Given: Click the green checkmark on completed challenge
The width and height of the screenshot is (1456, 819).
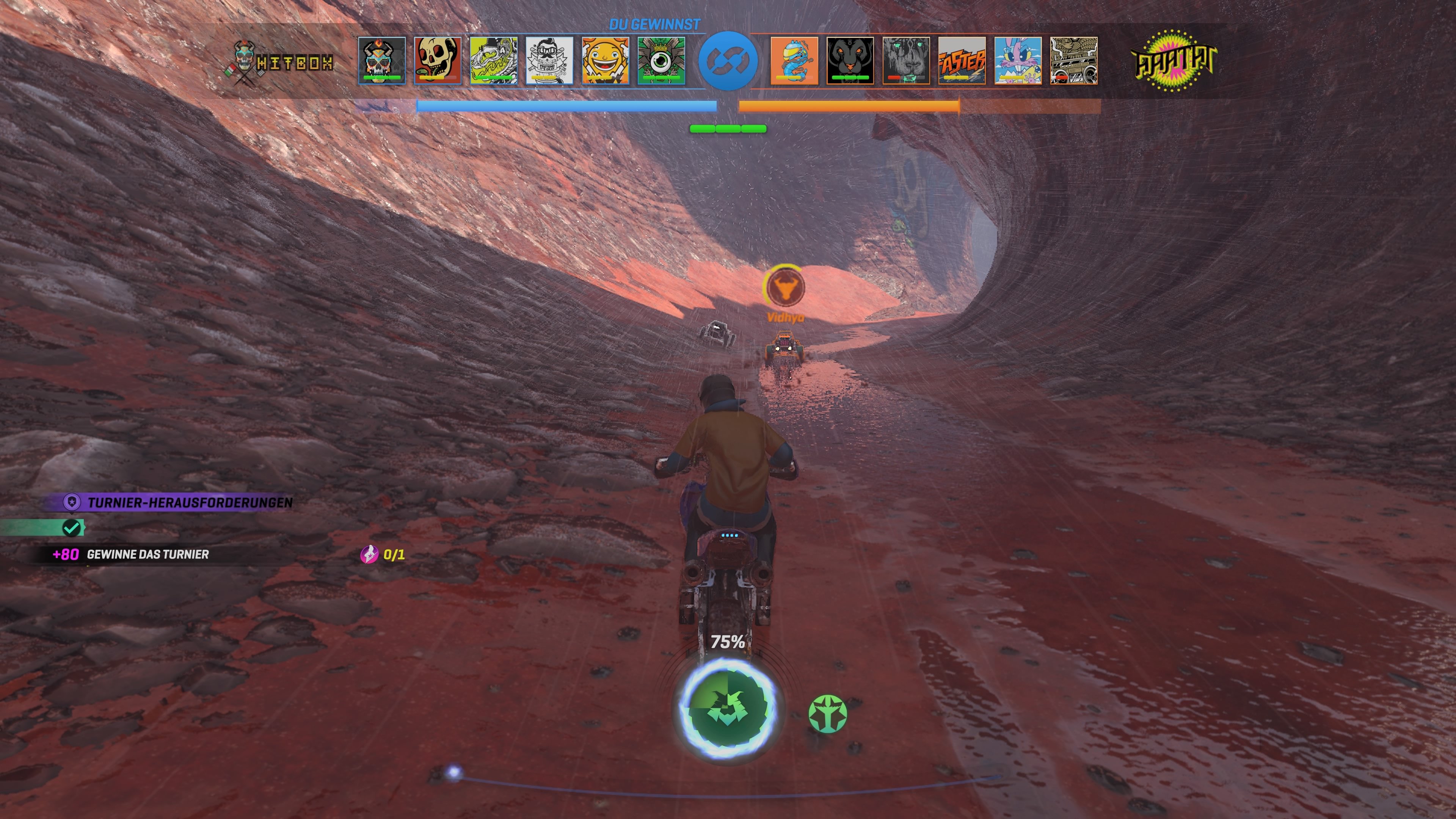Looking at the screenshot, I should click(x=71, y=529).
